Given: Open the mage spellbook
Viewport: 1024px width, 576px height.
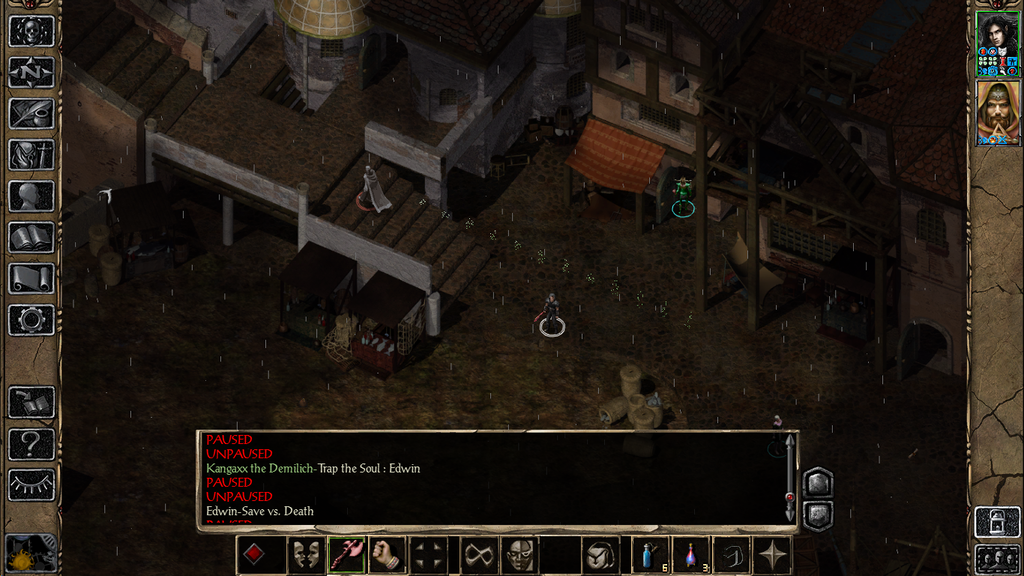Looking at the screenshot, I should (x=31, y=237).
